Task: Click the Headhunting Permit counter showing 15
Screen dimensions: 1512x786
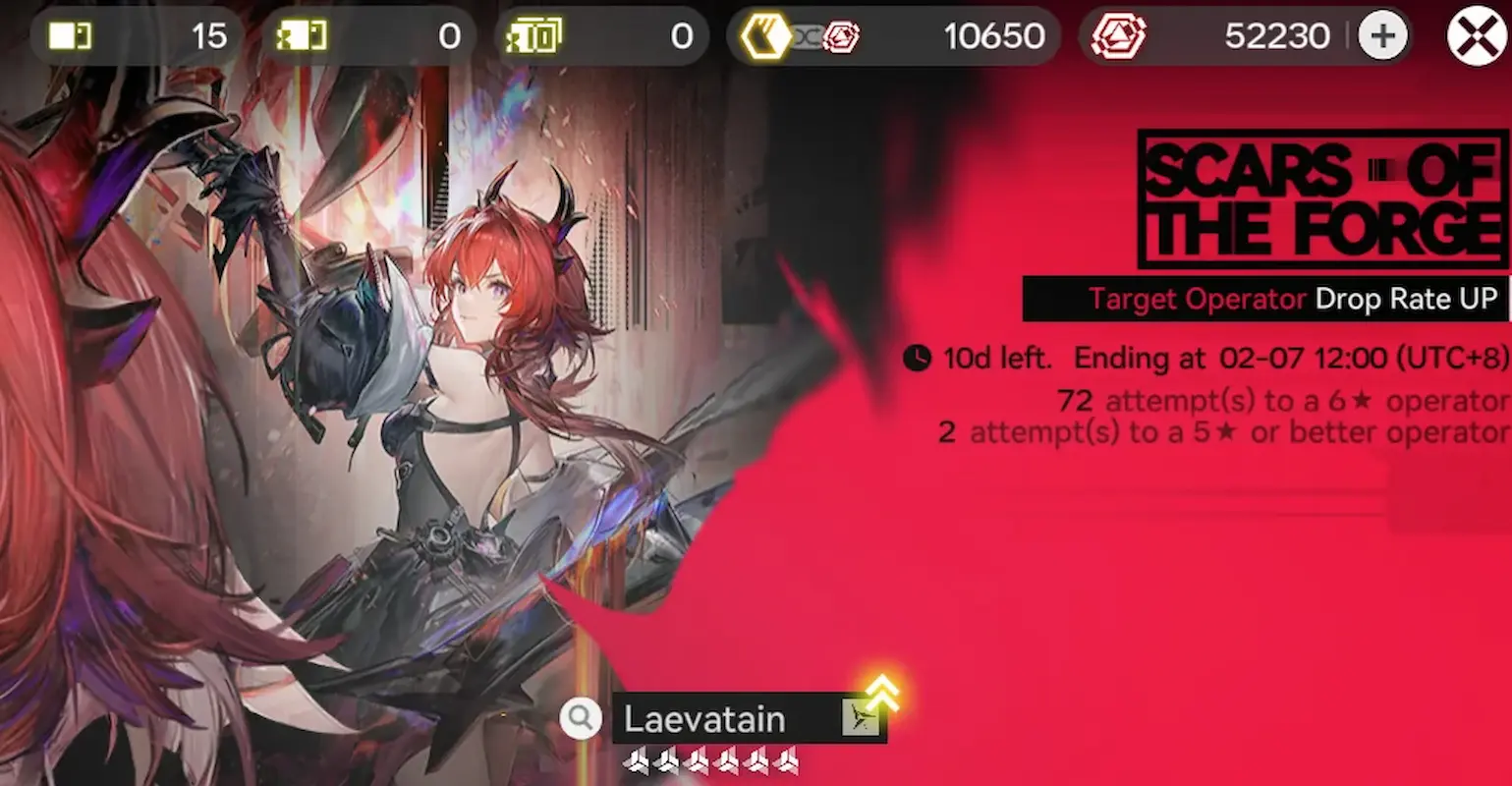Action: (207, 35)
